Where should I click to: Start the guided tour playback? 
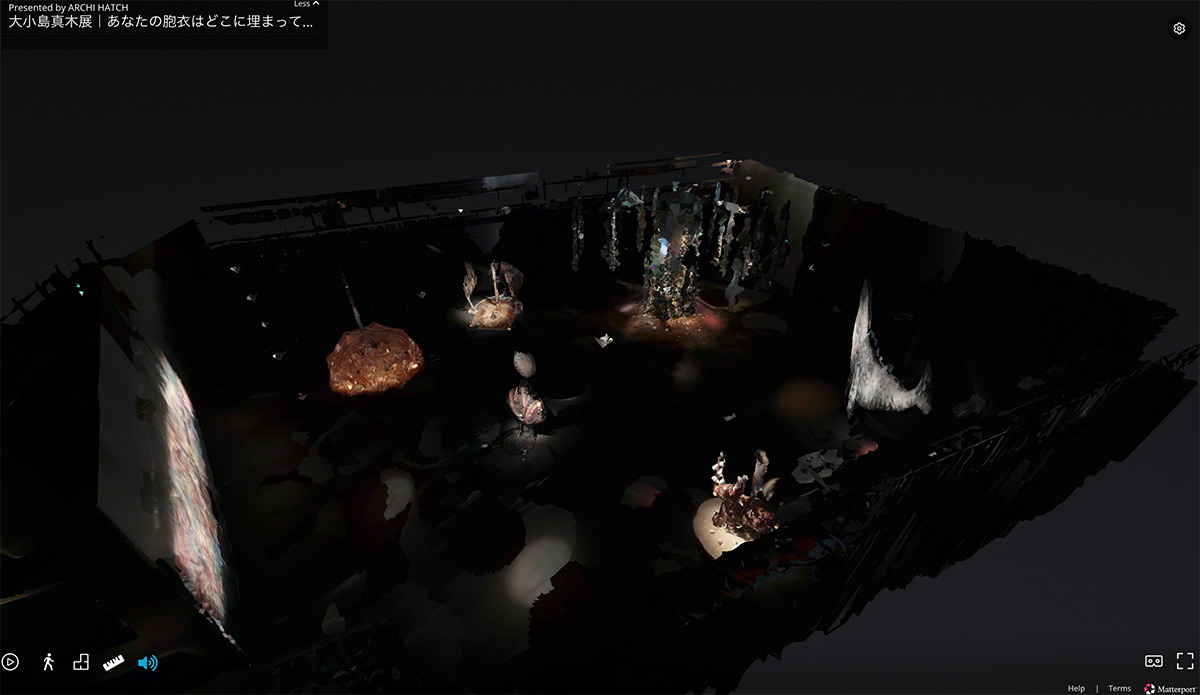[x=11, y=662]
